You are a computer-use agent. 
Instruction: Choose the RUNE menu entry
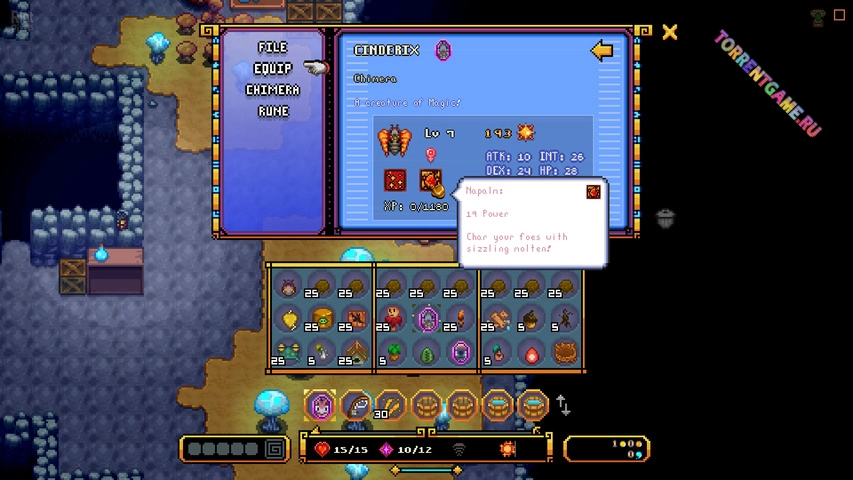tap(272, 111)
